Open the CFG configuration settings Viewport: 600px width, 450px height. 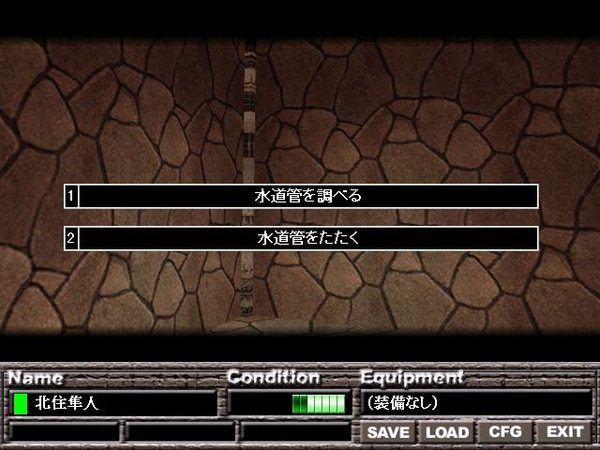pyautogui.click(x=505, y=432)
